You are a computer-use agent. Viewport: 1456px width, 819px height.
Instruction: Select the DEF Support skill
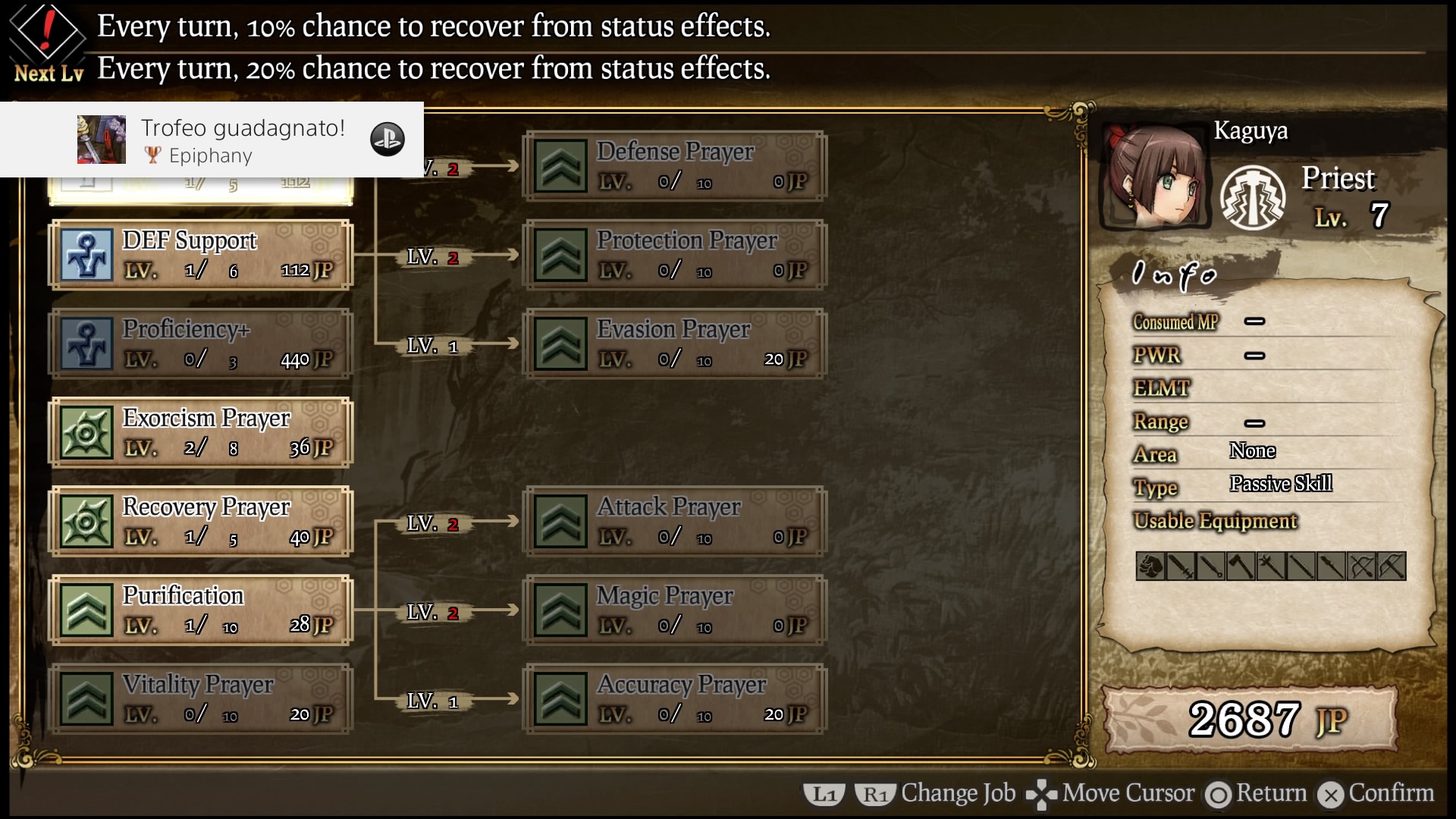pyautogui.click(x=201, y=255)
